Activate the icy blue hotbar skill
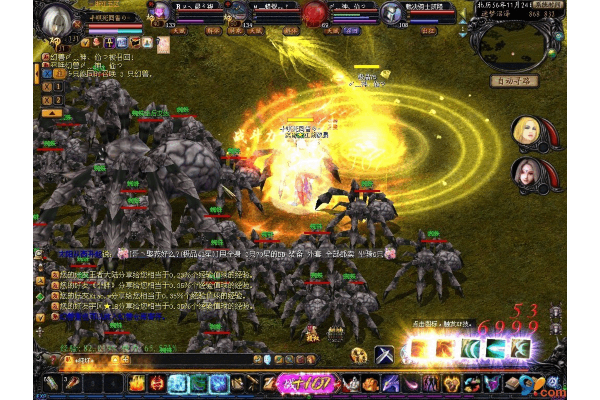 click(x=178, y=383)
